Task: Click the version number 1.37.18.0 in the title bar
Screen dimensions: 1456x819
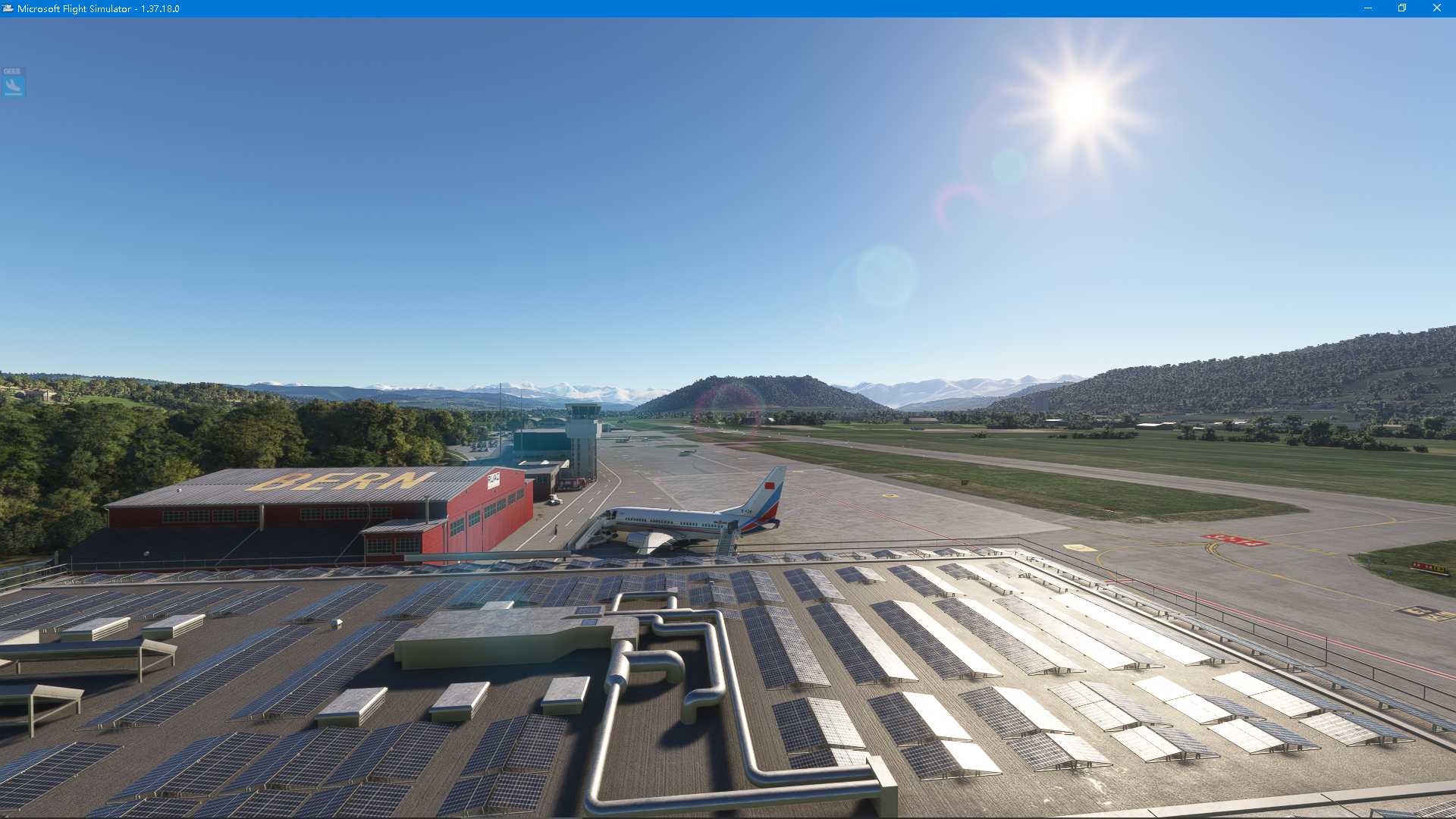Action: [x=159, y=8]
